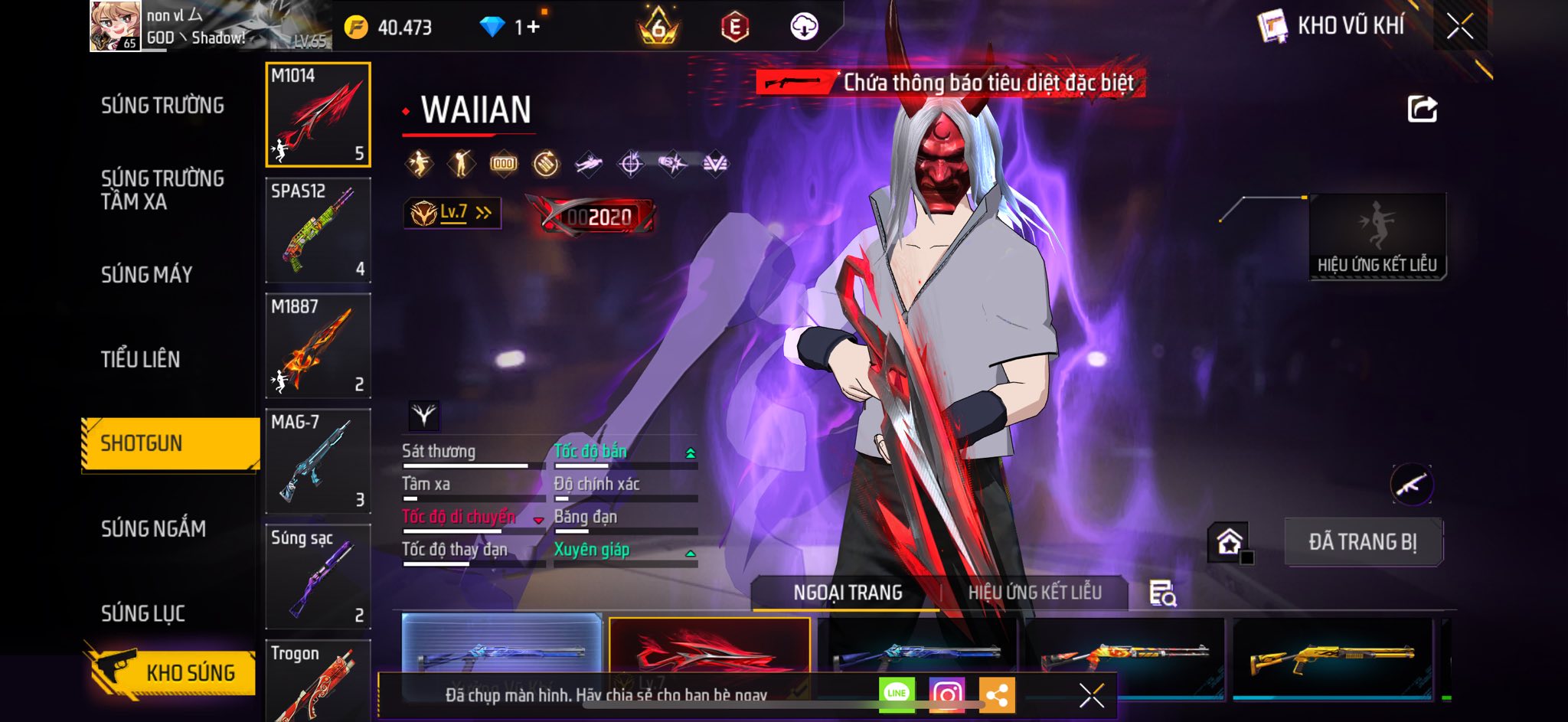This screenshot has height=722, width=1568.
Task: Choose the TIỂU LIÊN category
Action: point(141,359)
